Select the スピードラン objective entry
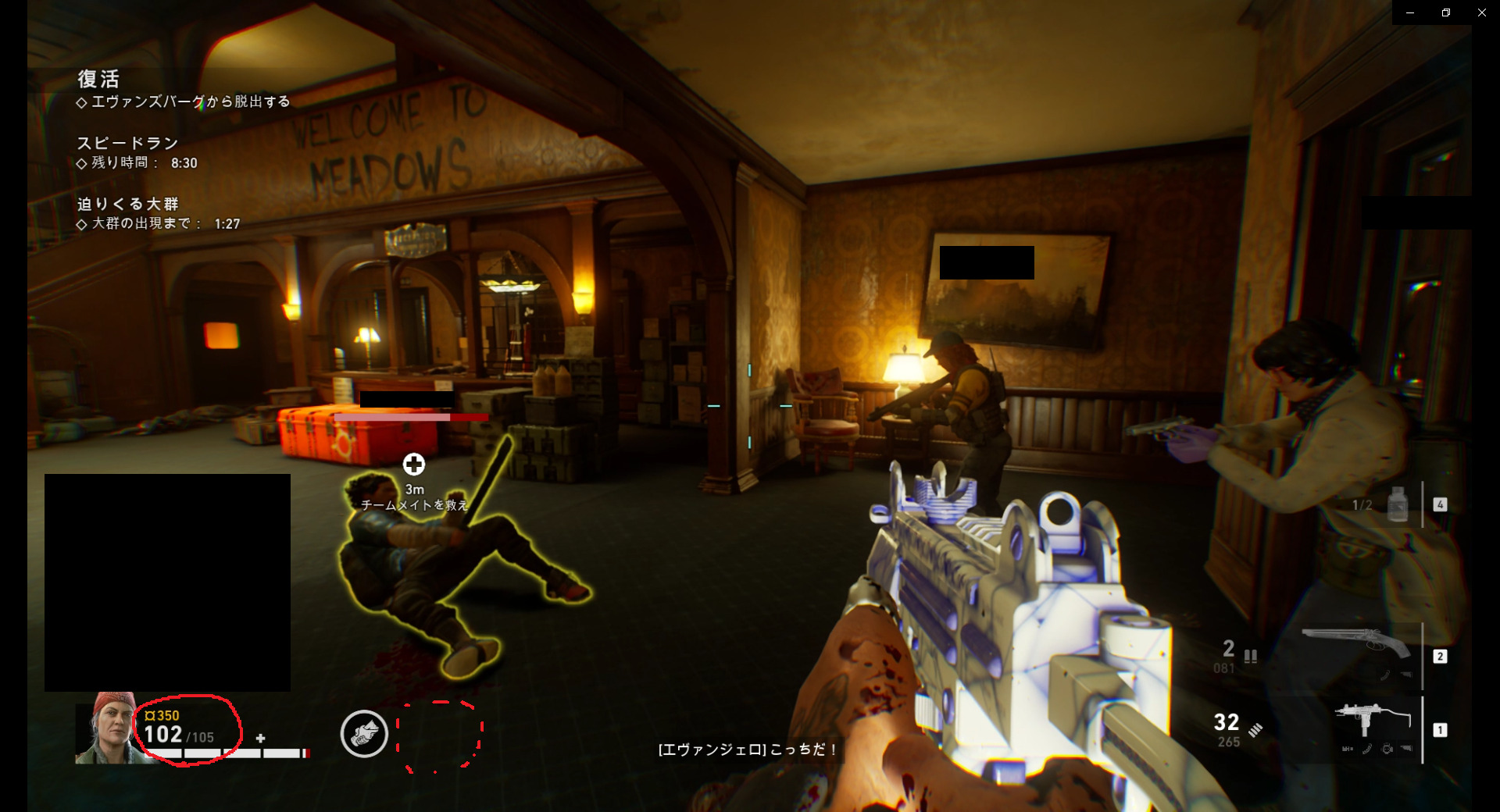 click(127, 143)
